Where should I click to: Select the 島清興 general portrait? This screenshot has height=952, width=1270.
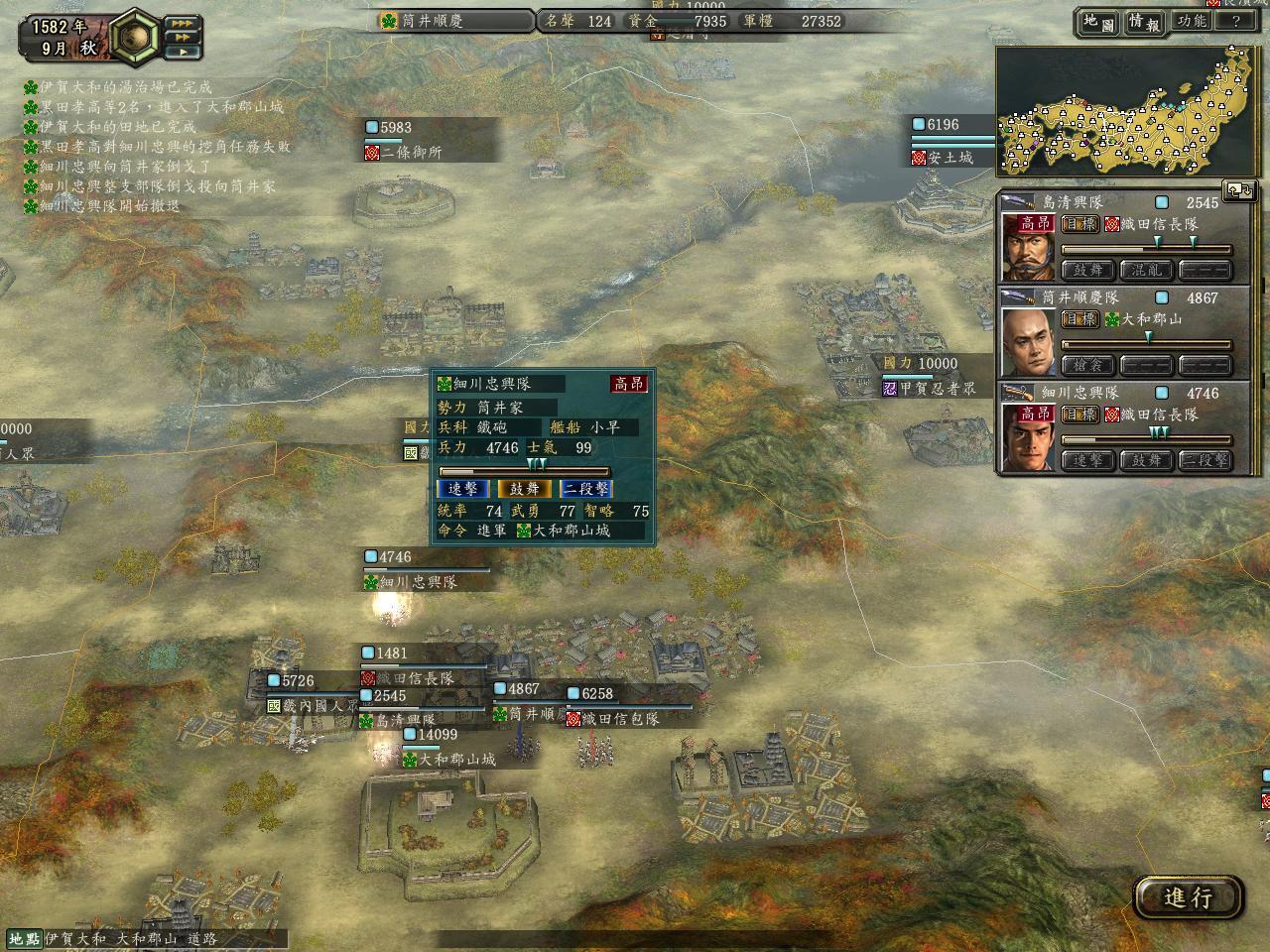pyautogui.click(x=1028, y=246)
